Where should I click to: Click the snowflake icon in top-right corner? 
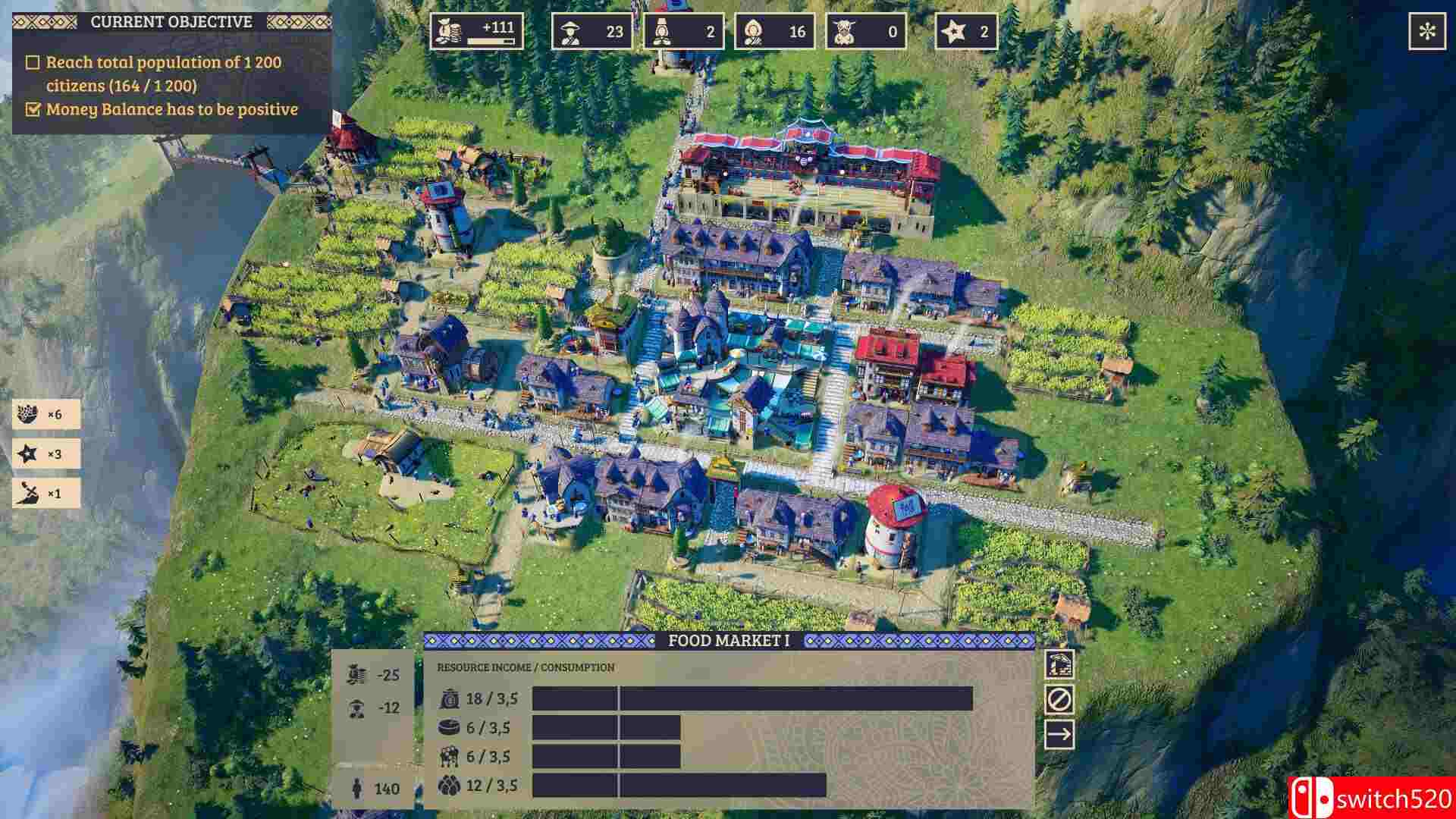click(x=1427, y=32)
